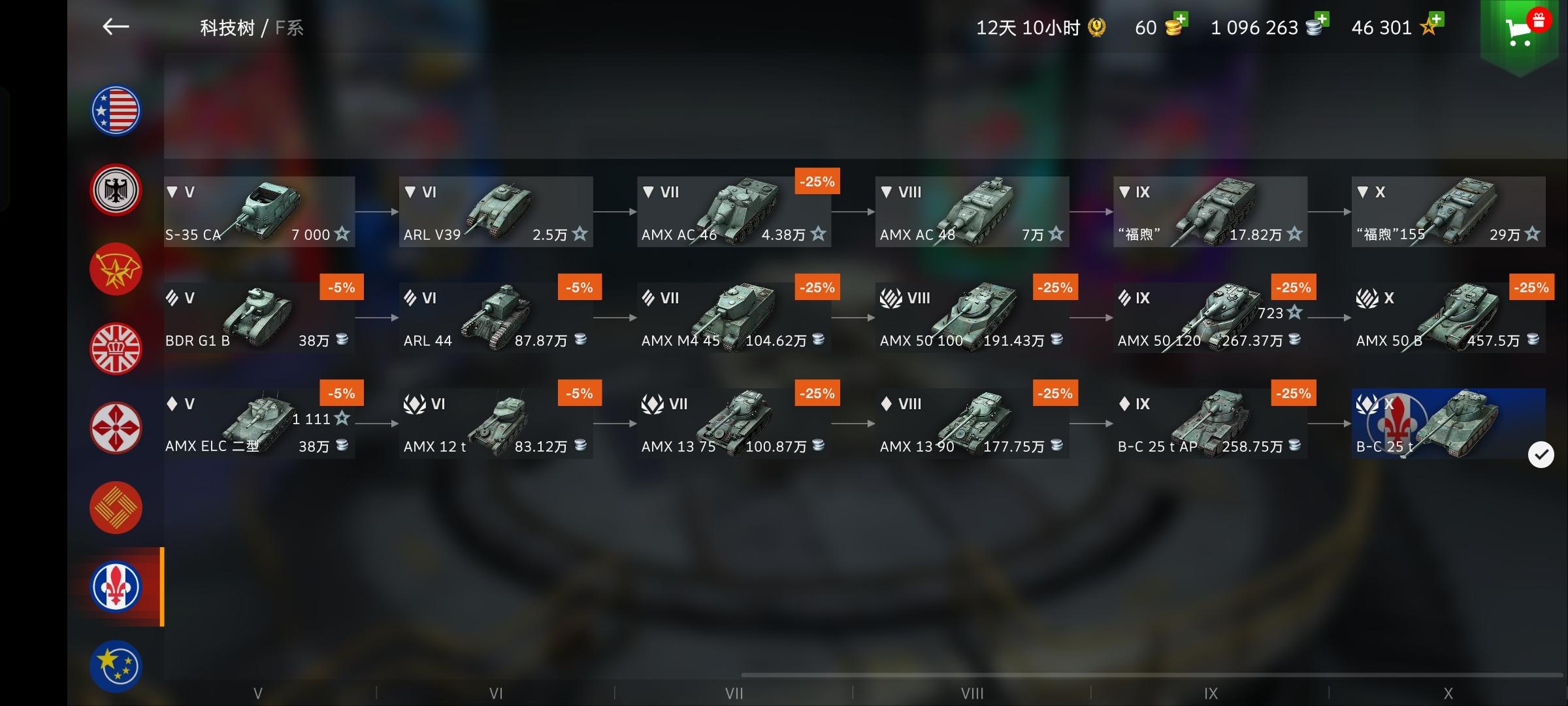1568x706 pixels.
Task: Expand the tier VIII chevron on AMX AC 48
Action: pos(885,192)
